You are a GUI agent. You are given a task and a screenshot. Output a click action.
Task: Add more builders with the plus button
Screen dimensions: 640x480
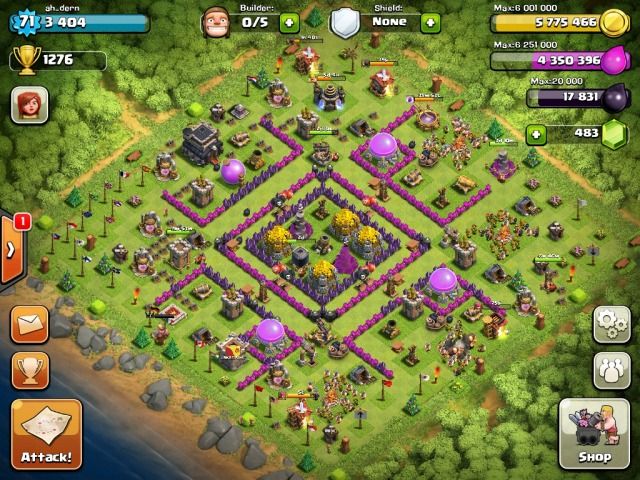click(x=289, y=21)
